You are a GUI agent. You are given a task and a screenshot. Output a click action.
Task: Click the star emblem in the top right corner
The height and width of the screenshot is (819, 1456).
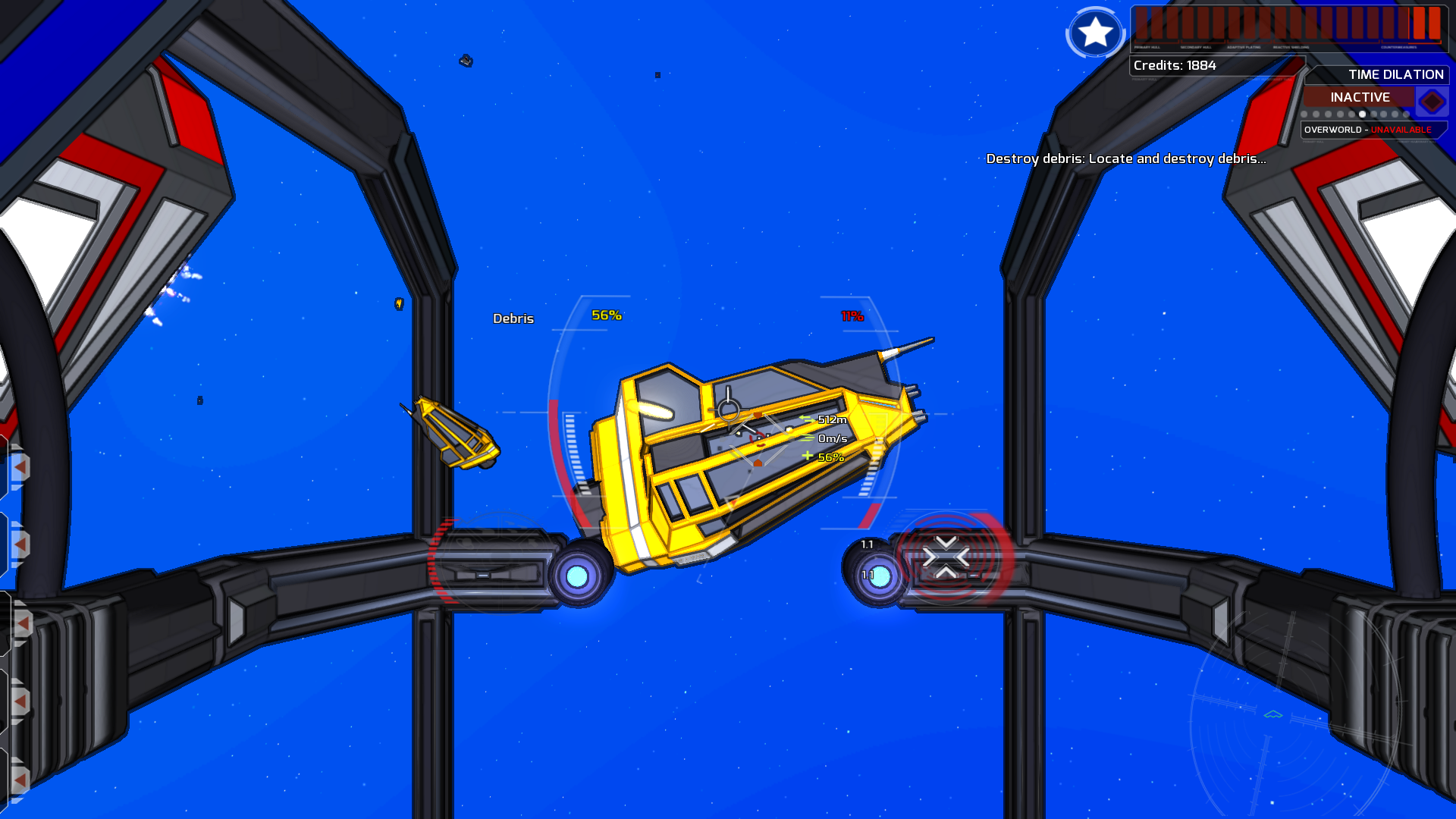(x=1094, y=33)
